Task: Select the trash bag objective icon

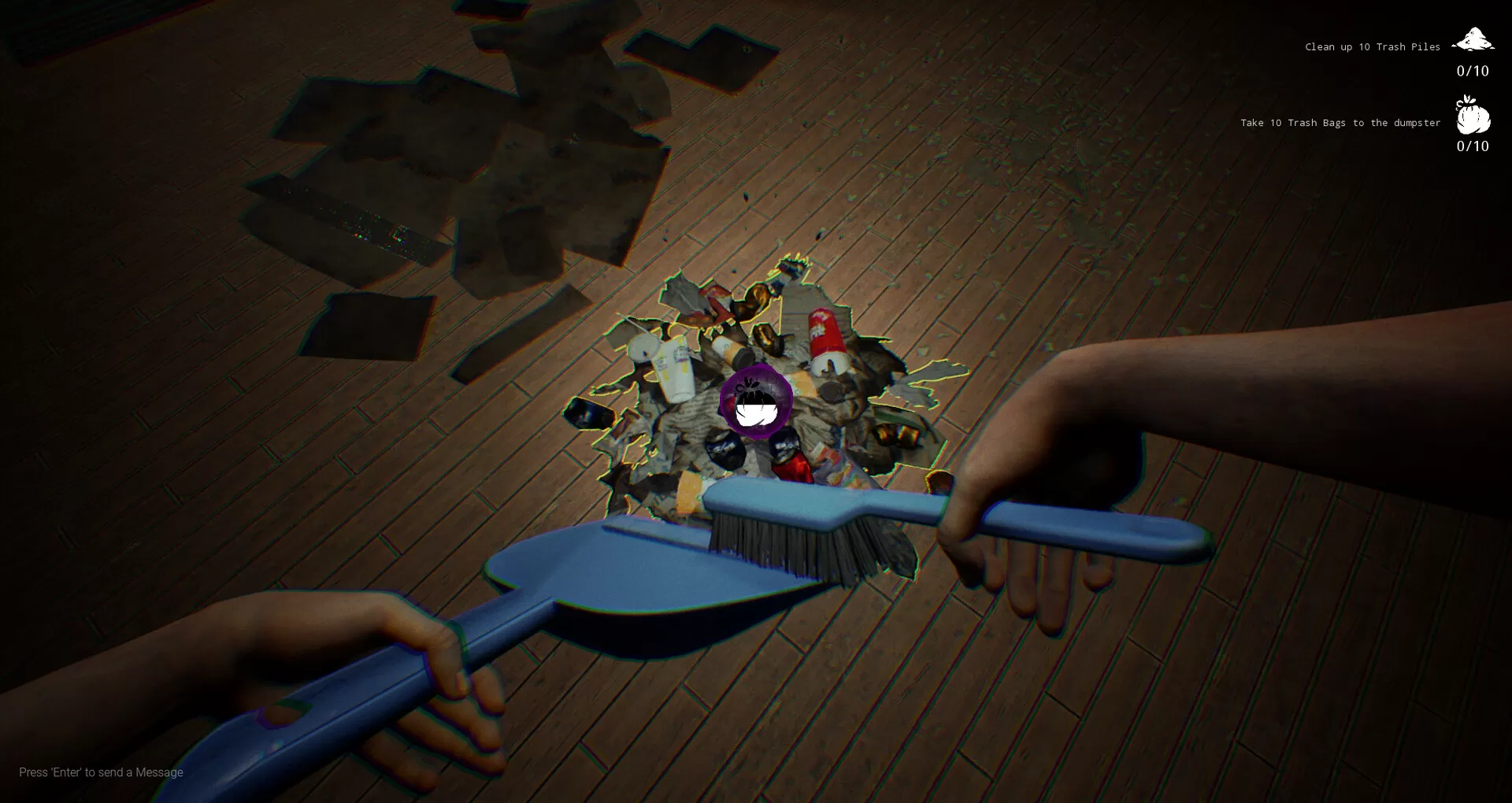Action: (1473, 115)
